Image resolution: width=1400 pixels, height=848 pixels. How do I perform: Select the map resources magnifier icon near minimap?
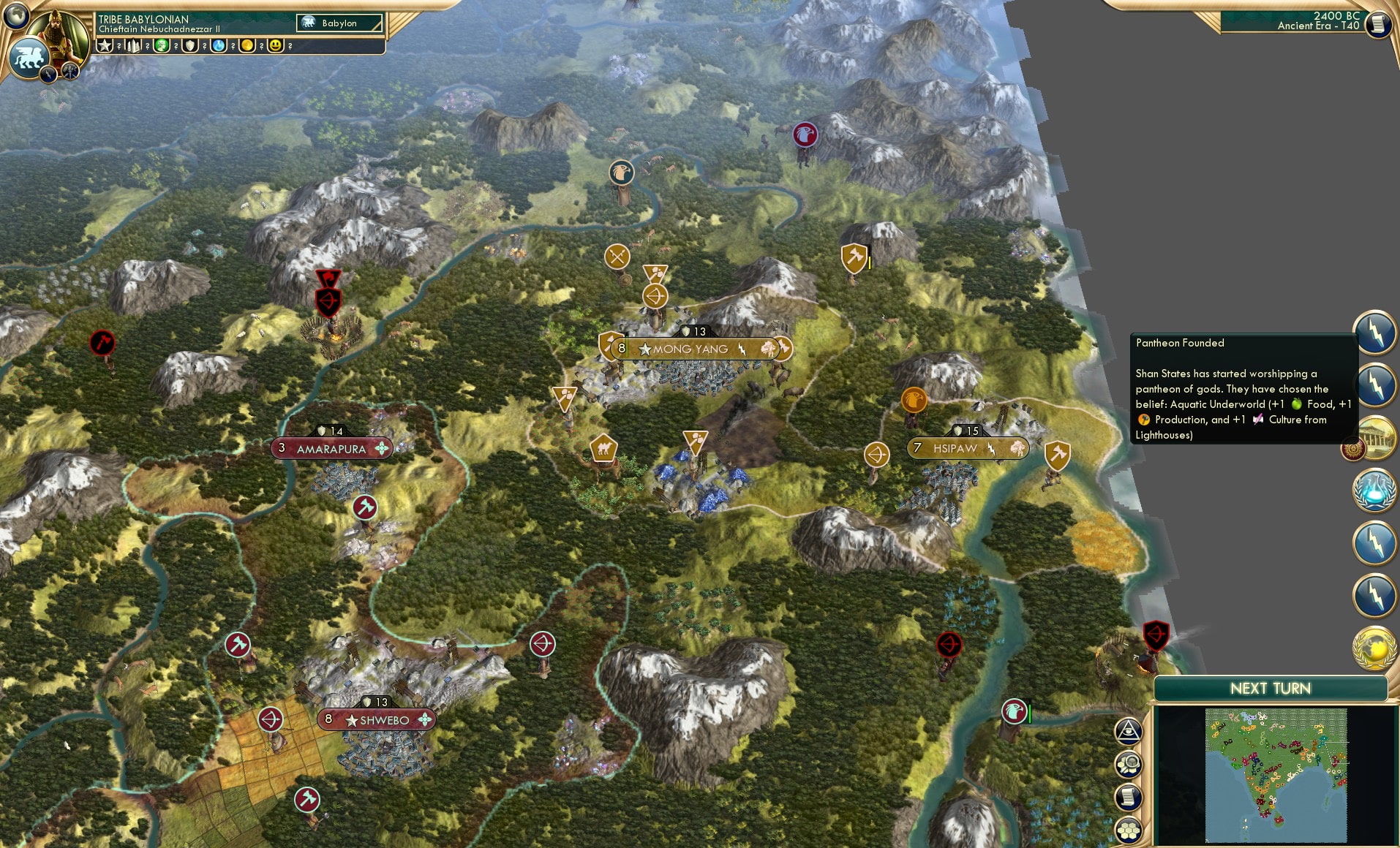[x=1127, y=763]
